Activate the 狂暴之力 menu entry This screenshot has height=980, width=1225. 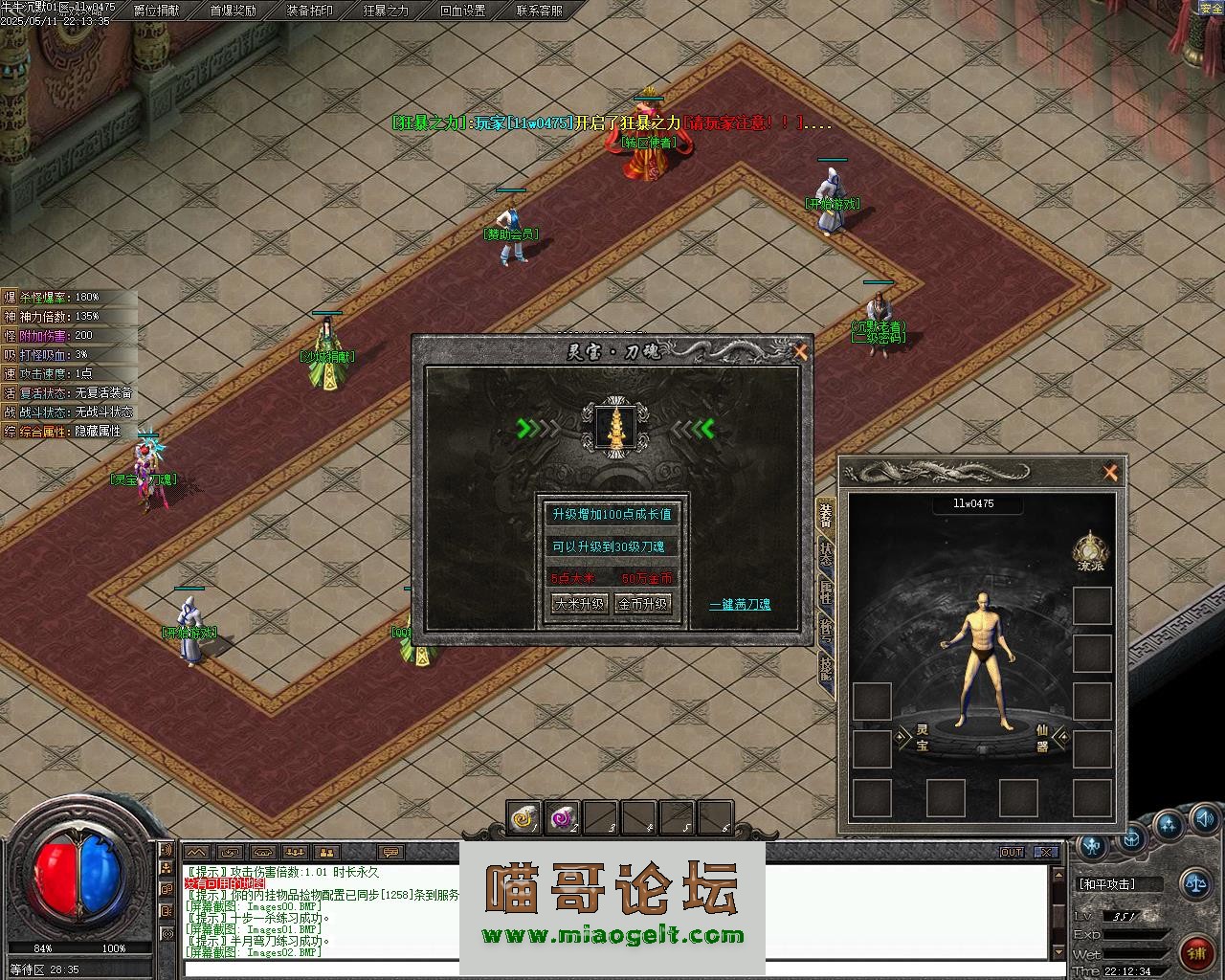tap(386, 11)
